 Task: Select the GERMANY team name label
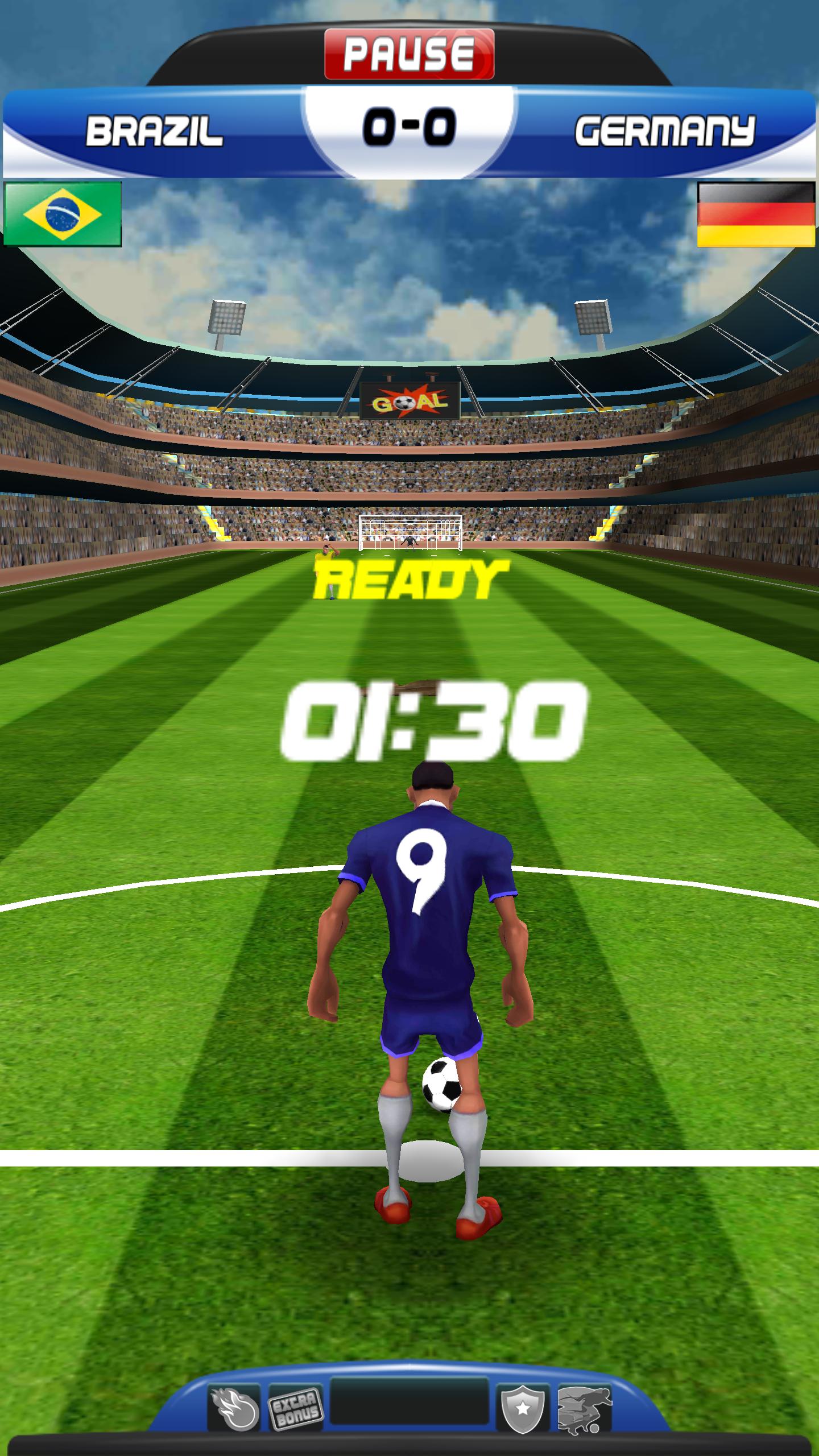(664, 129)
